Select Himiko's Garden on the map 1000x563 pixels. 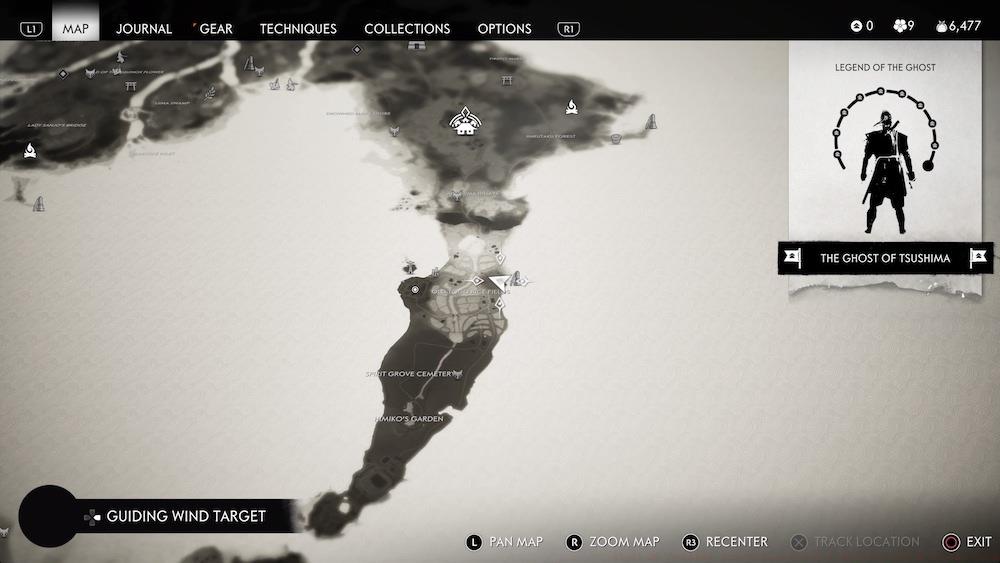[x=409, y=419]
